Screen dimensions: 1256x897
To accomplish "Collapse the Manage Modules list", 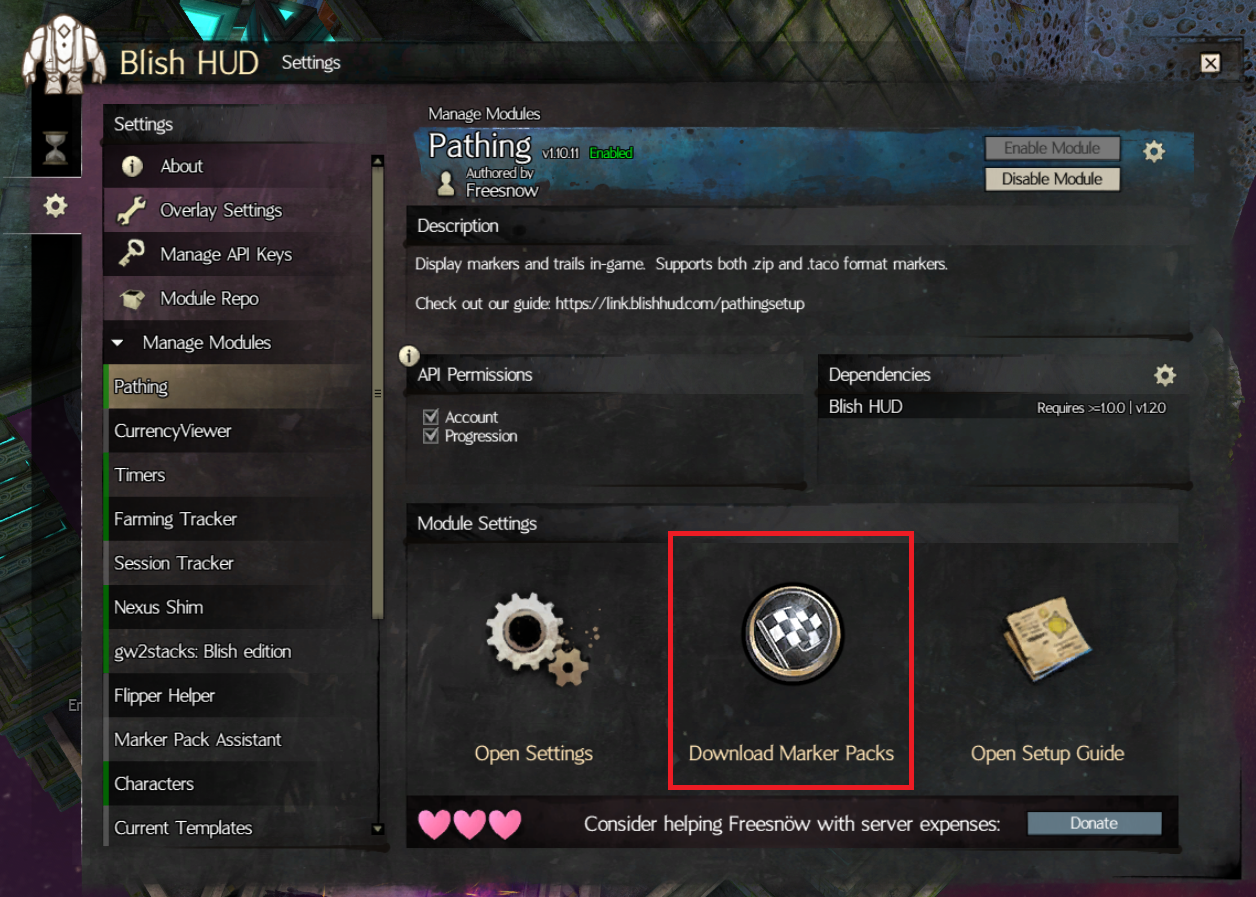I will point(118,343).
